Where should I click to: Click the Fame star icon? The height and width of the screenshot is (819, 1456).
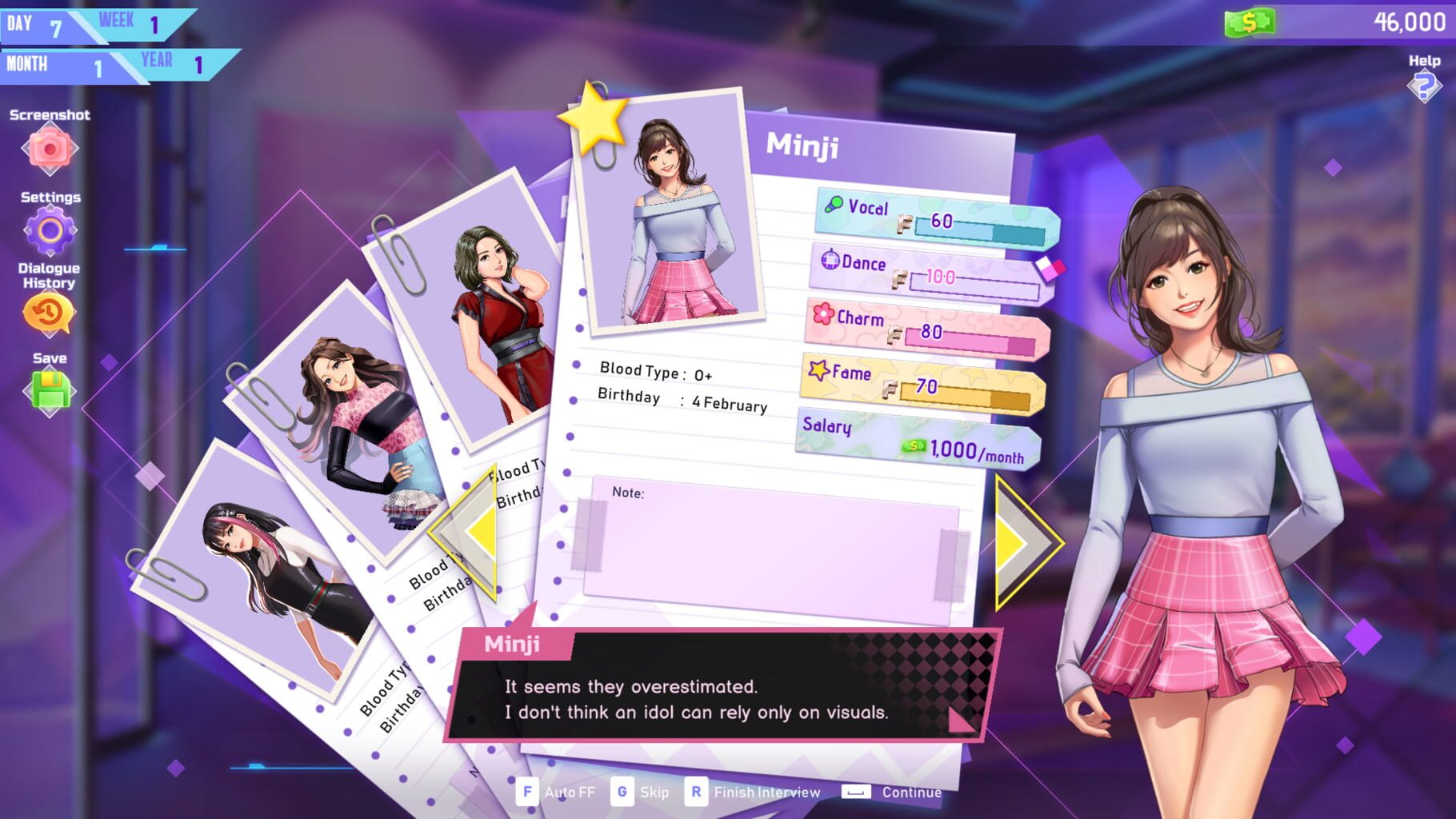point(818,370)
